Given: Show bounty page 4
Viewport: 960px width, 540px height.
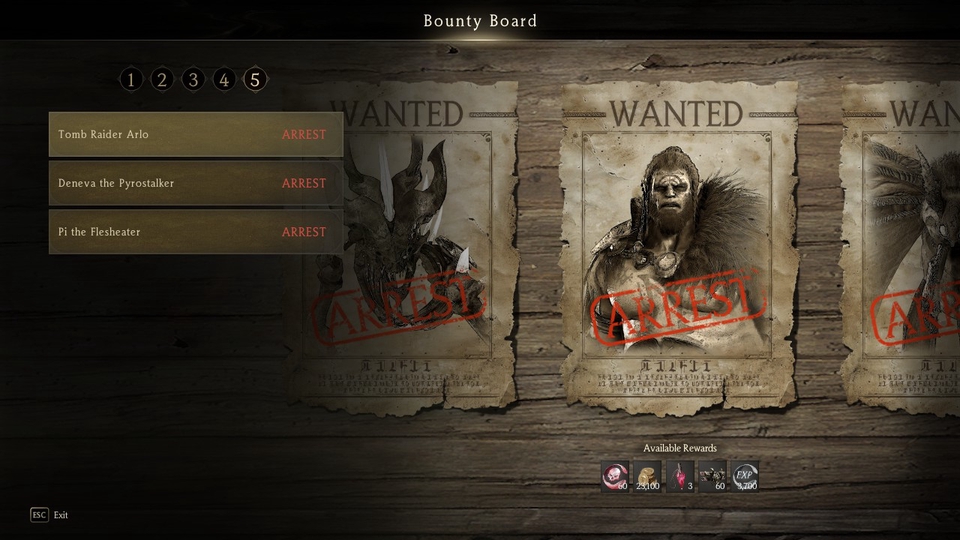Looking at the screenshot, I should click(224, 79).
